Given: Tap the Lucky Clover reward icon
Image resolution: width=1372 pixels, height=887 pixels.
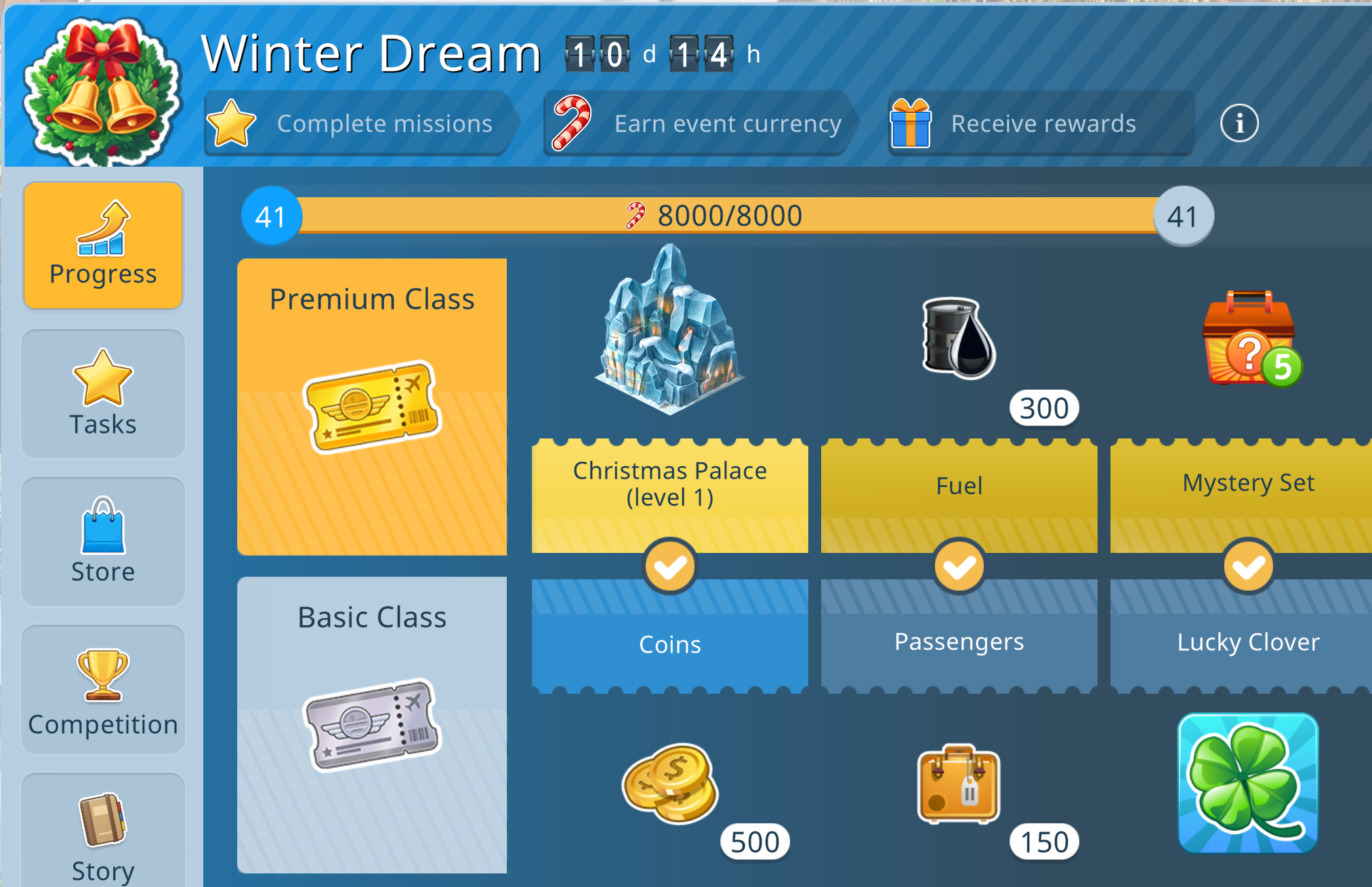Looking at the screenshot, I should [x=1248, y=783].
